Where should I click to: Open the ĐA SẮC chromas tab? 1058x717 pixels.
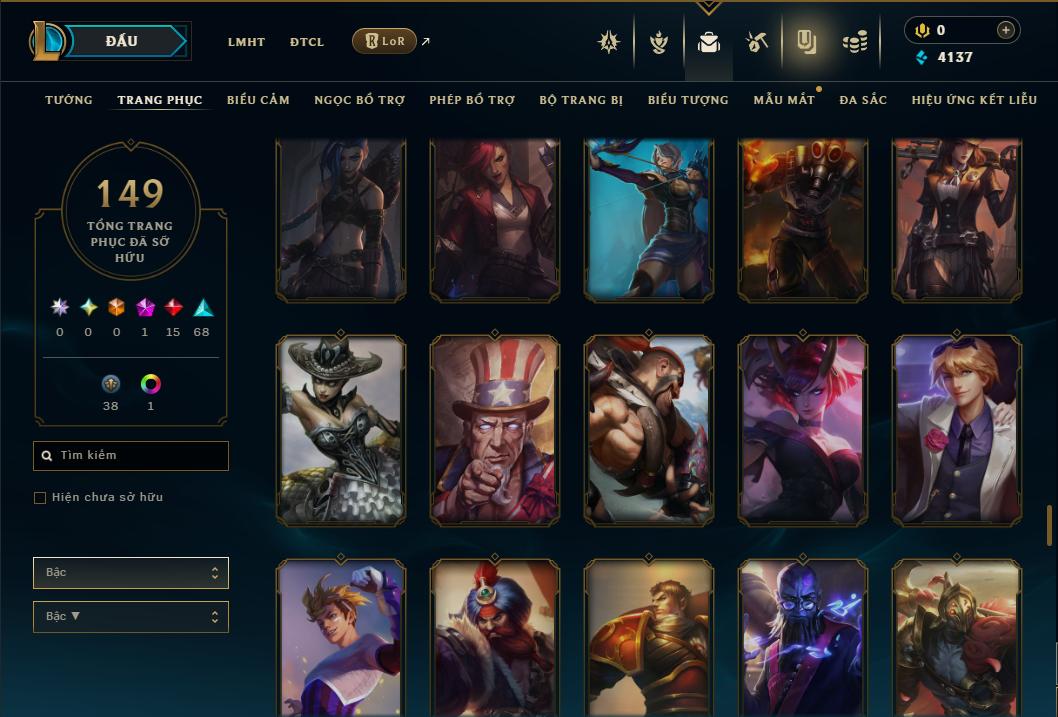click(x=863, y=100)
